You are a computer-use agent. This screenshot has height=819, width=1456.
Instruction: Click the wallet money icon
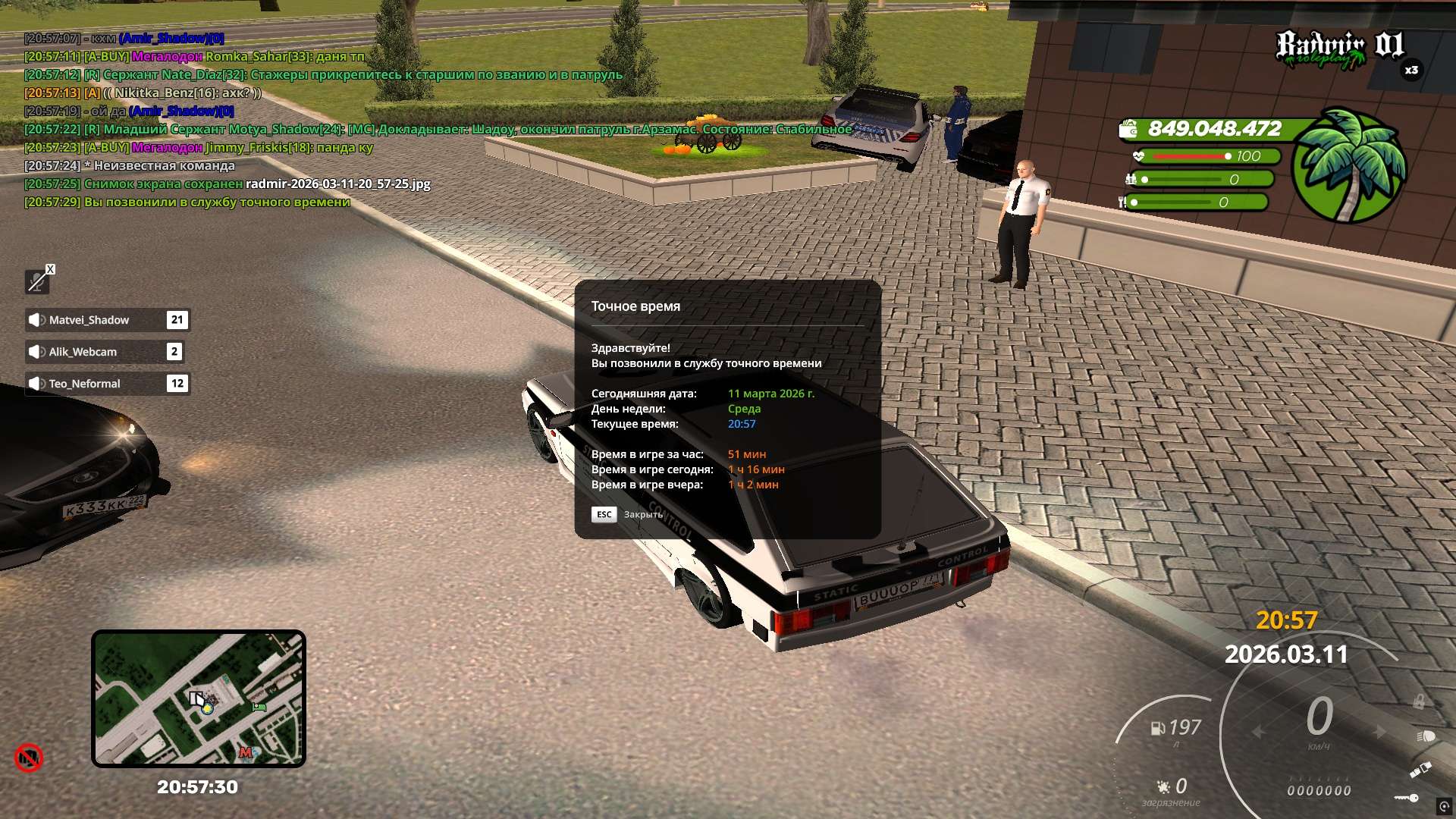(1128, 130)
